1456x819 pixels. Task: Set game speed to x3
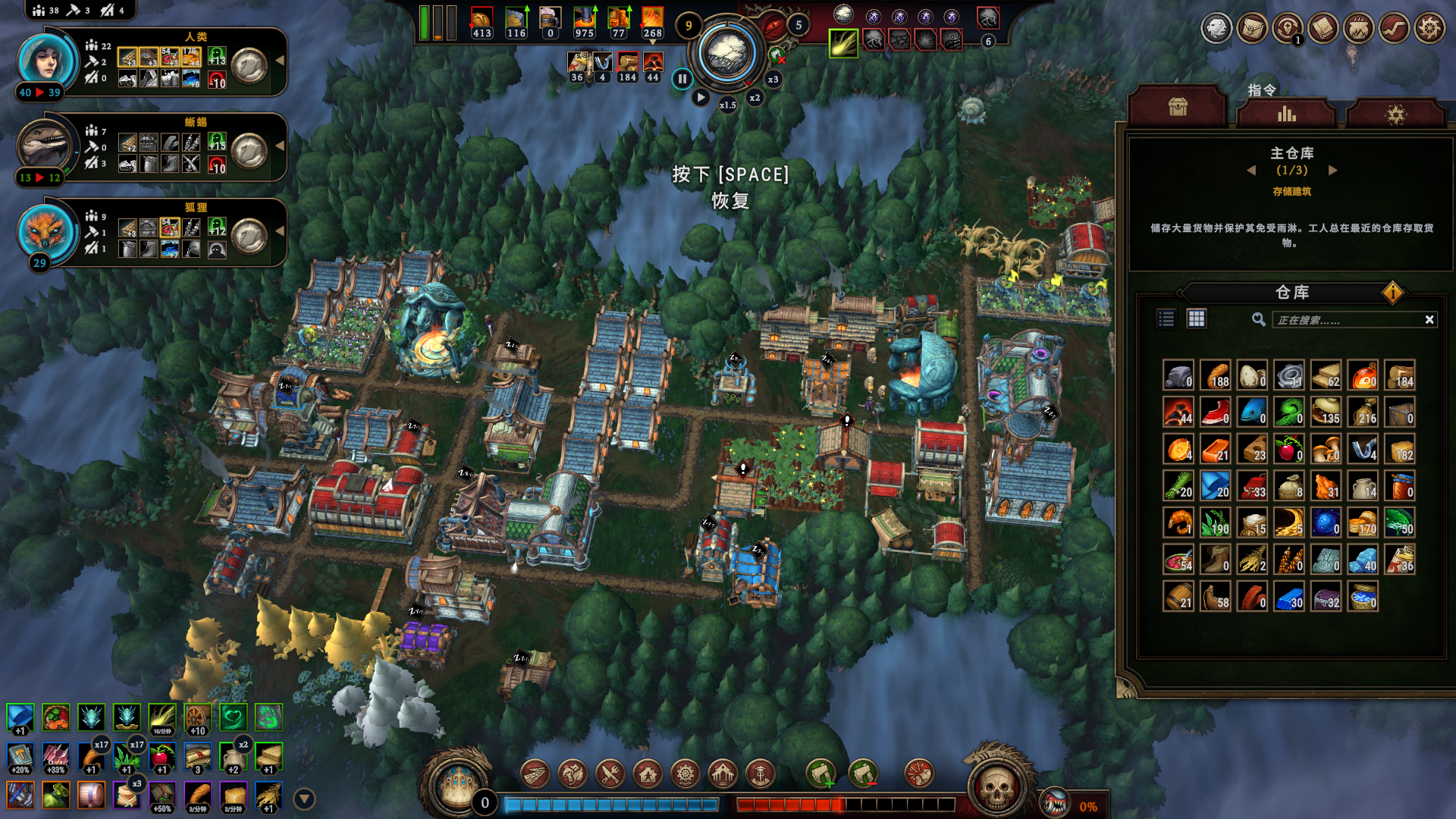[773, 79]
